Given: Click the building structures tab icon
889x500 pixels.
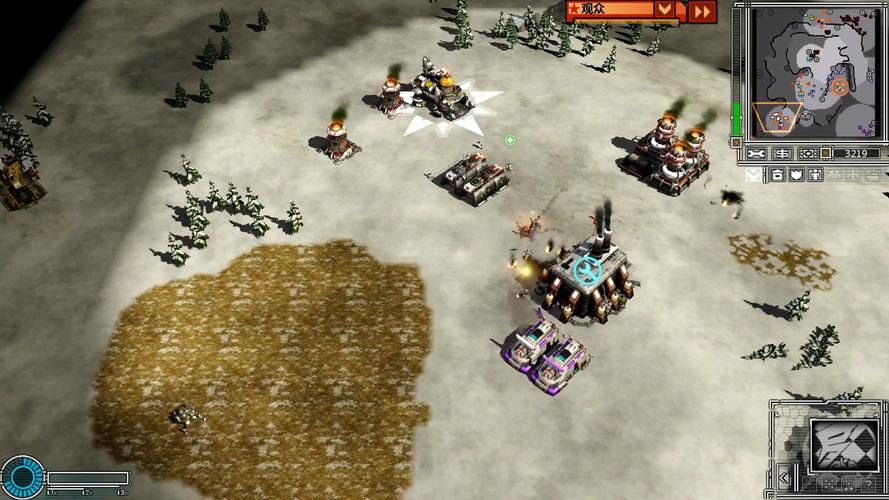Looking at the screenshot, I should tap(777, 175).
